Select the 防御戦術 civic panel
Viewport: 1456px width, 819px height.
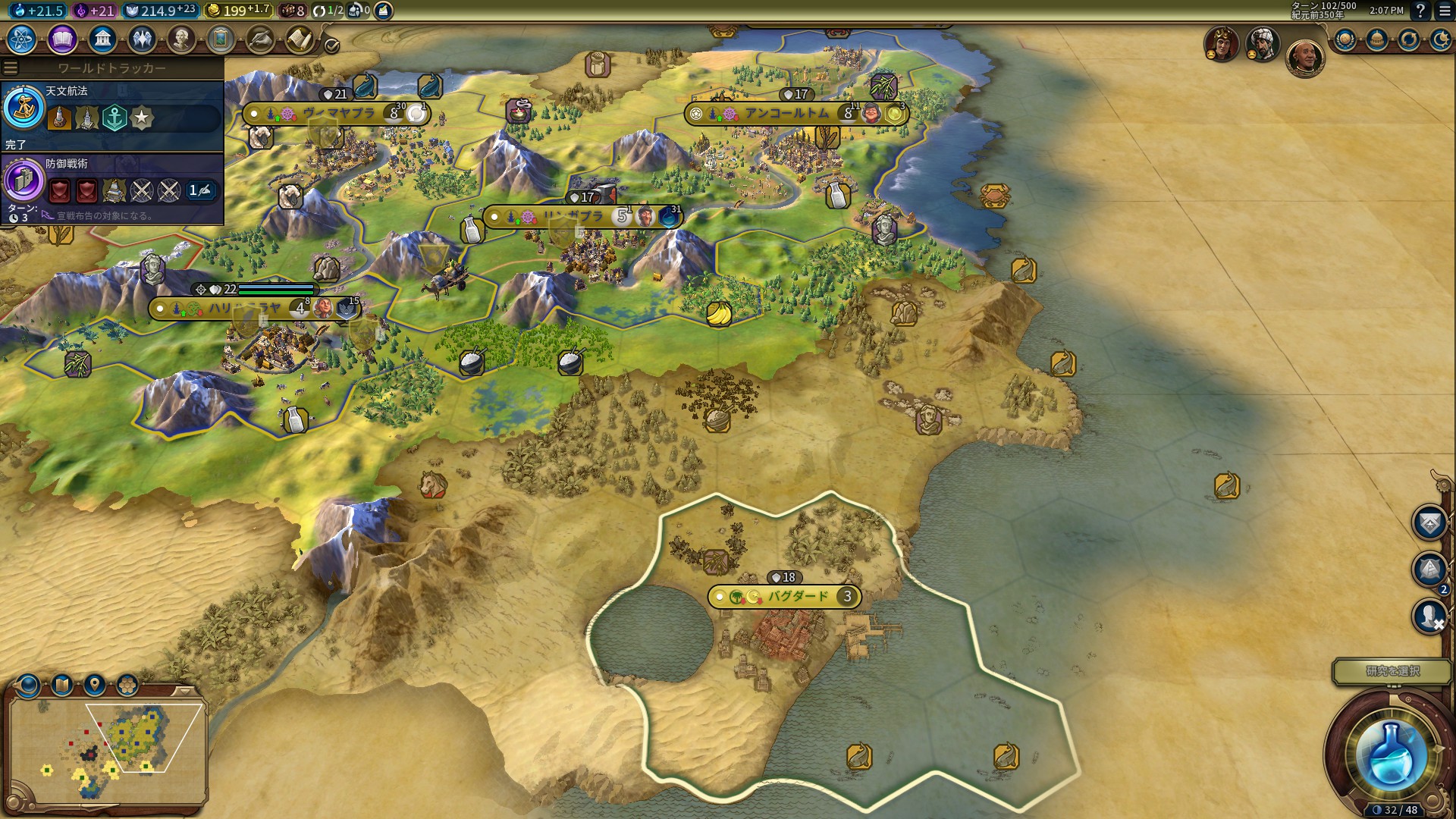point(111,187)
